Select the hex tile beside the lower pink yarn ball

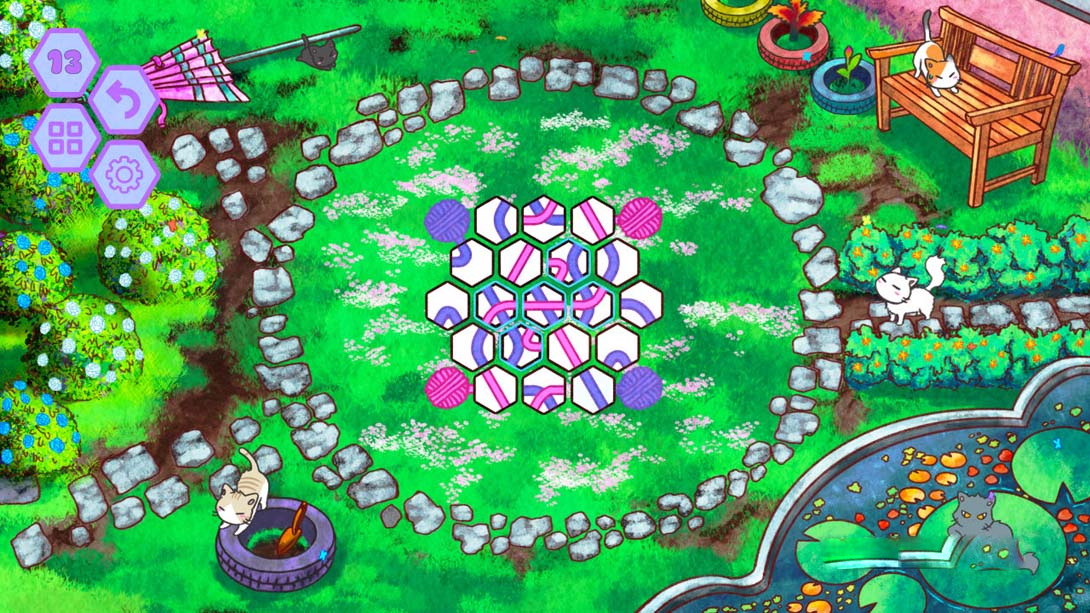click(x=496, y=390)
